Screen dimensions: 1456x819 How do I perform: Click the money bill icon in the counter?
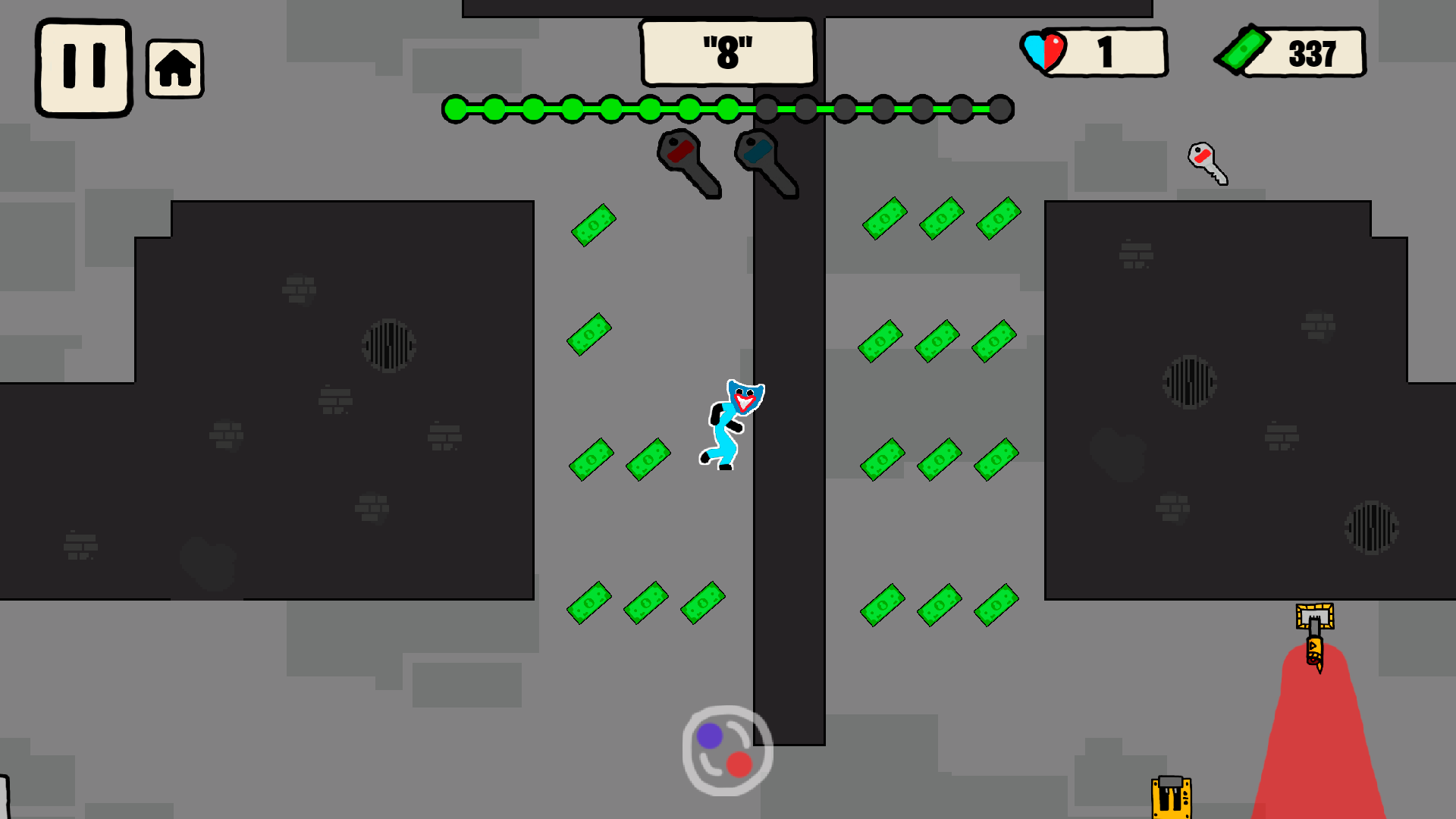coord(1244,50)
